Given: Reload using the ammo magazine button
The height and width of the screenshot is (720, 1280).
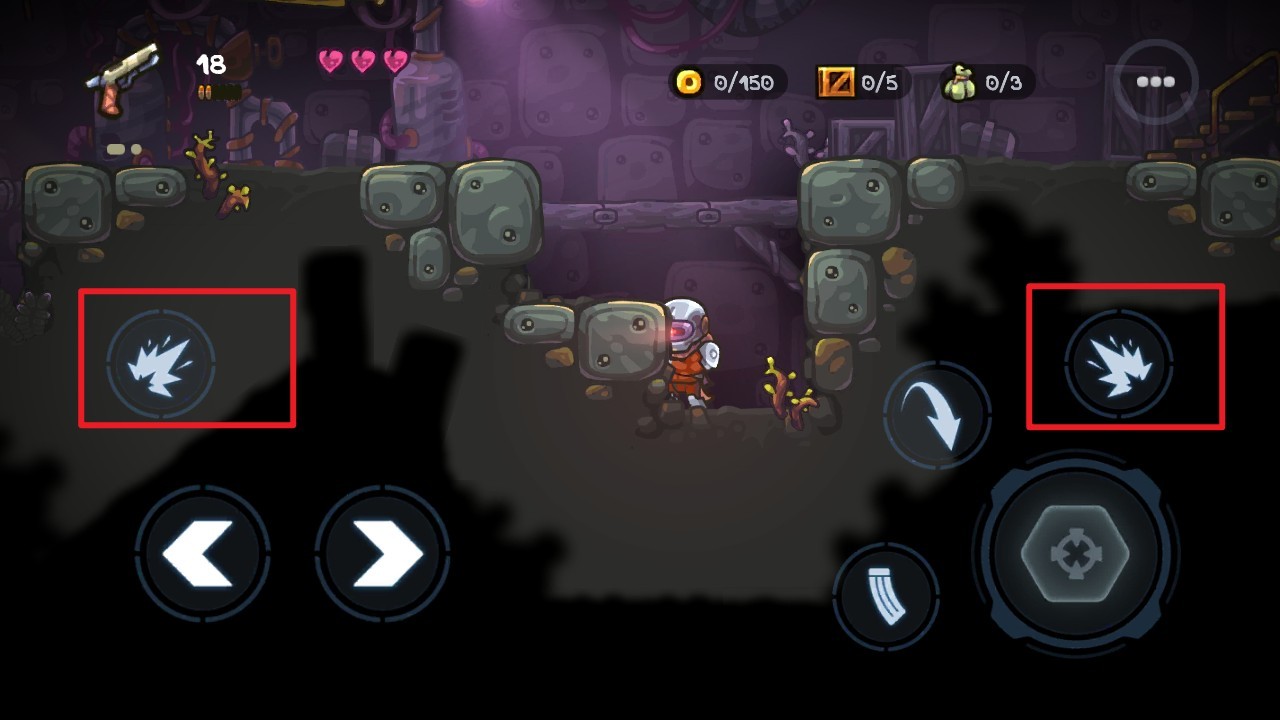Looking at the screenshot, I should click(886, 595).
